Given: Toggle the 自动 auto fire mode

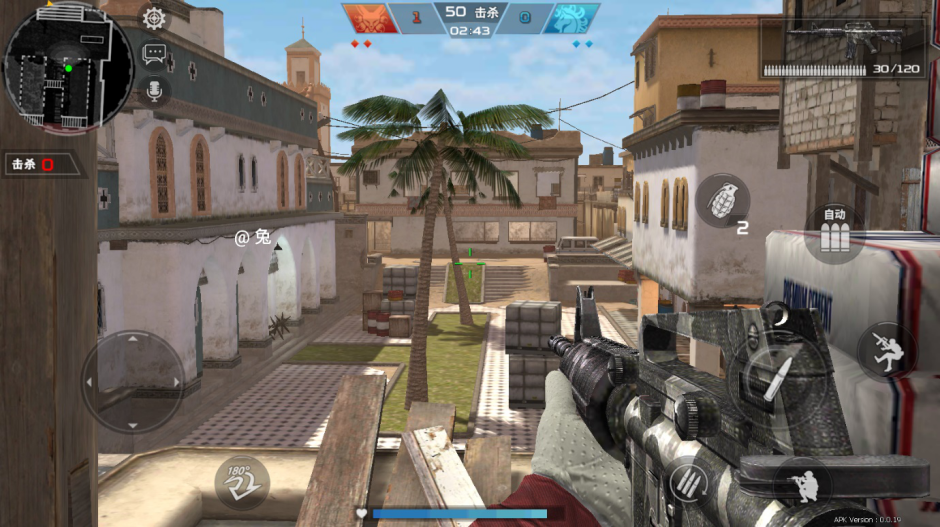Looking at the screenshot, I should [834, 233].
